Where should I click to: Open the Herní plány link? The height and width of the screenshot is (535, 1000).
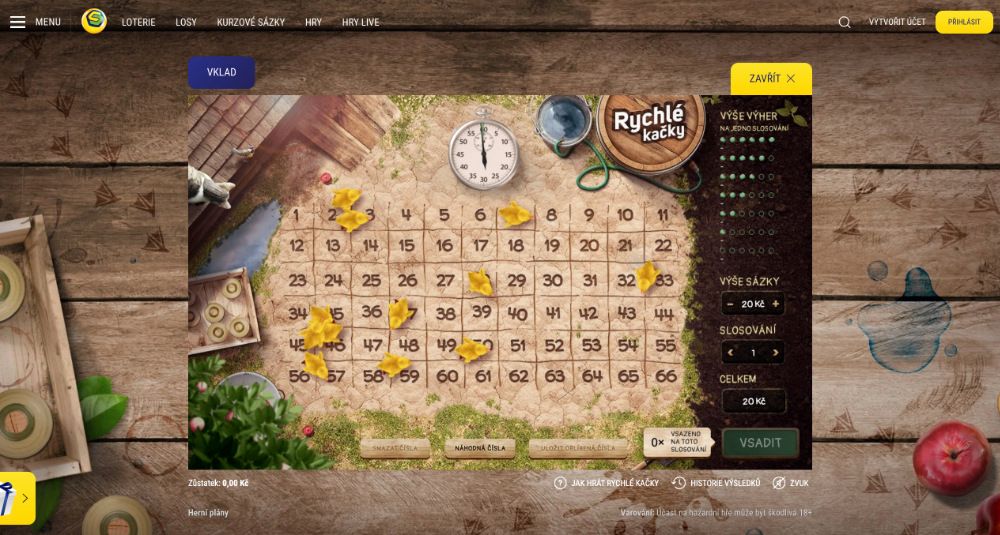pos(209,513)
